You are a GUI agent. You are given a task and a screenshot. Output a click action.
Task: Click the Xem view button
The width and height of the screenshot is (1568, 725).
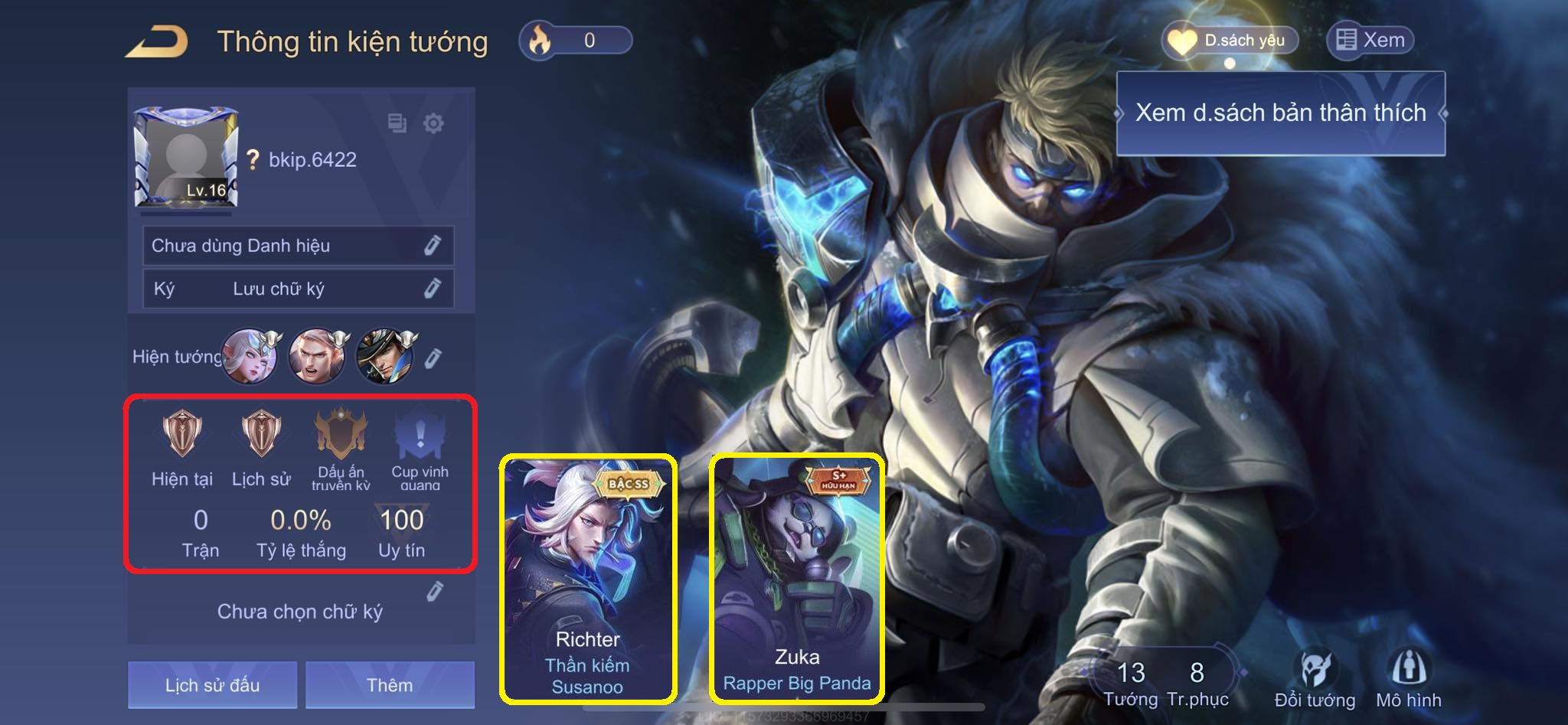pyautogui.click(x=1370, y=41)
